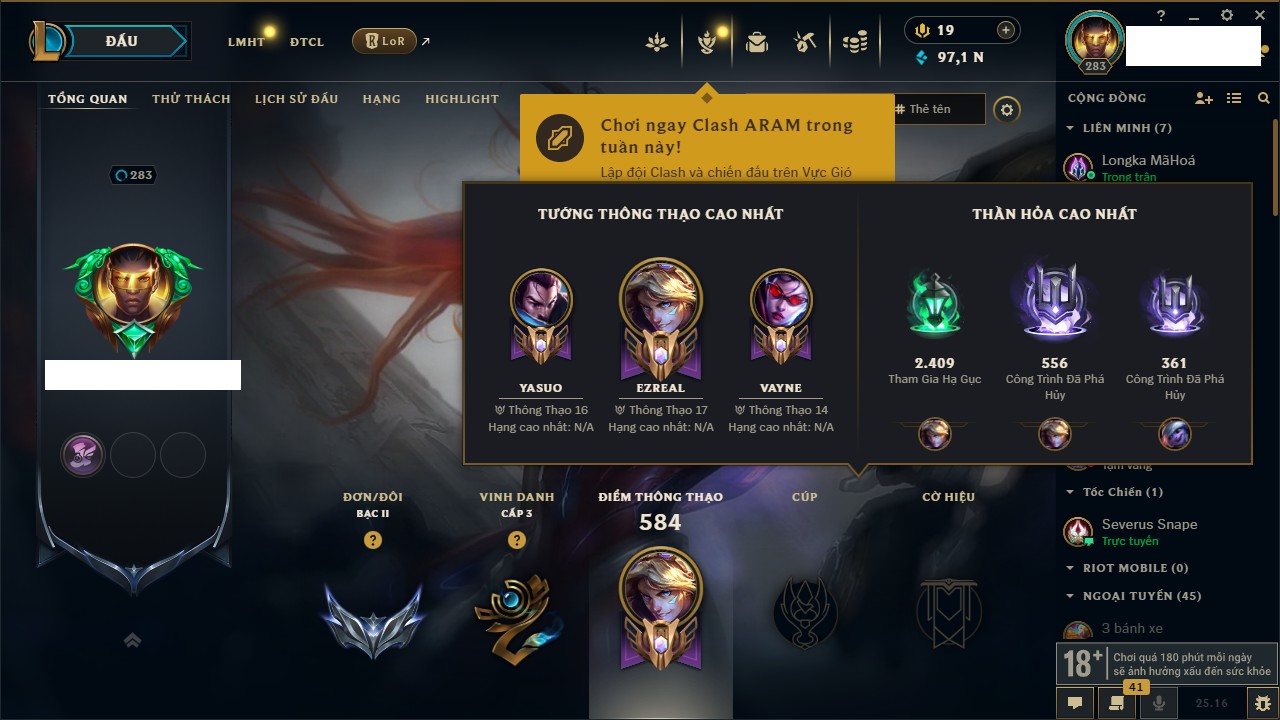Search the friends list
Screen dimensions: 1280x720
[x=1264, y=98]
